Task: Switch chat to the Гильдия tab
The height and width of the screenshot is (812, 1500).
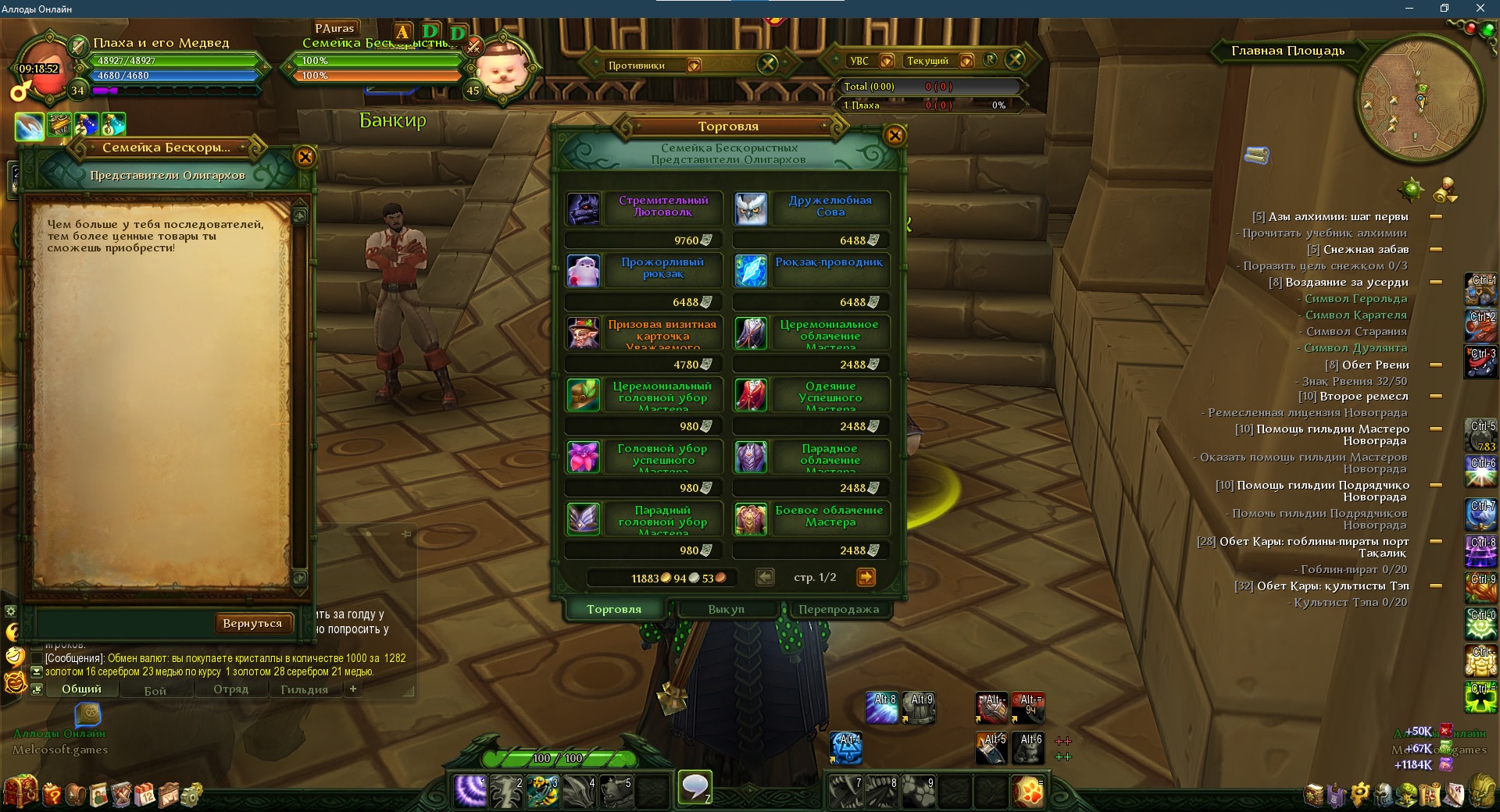Action: (304, 689)
